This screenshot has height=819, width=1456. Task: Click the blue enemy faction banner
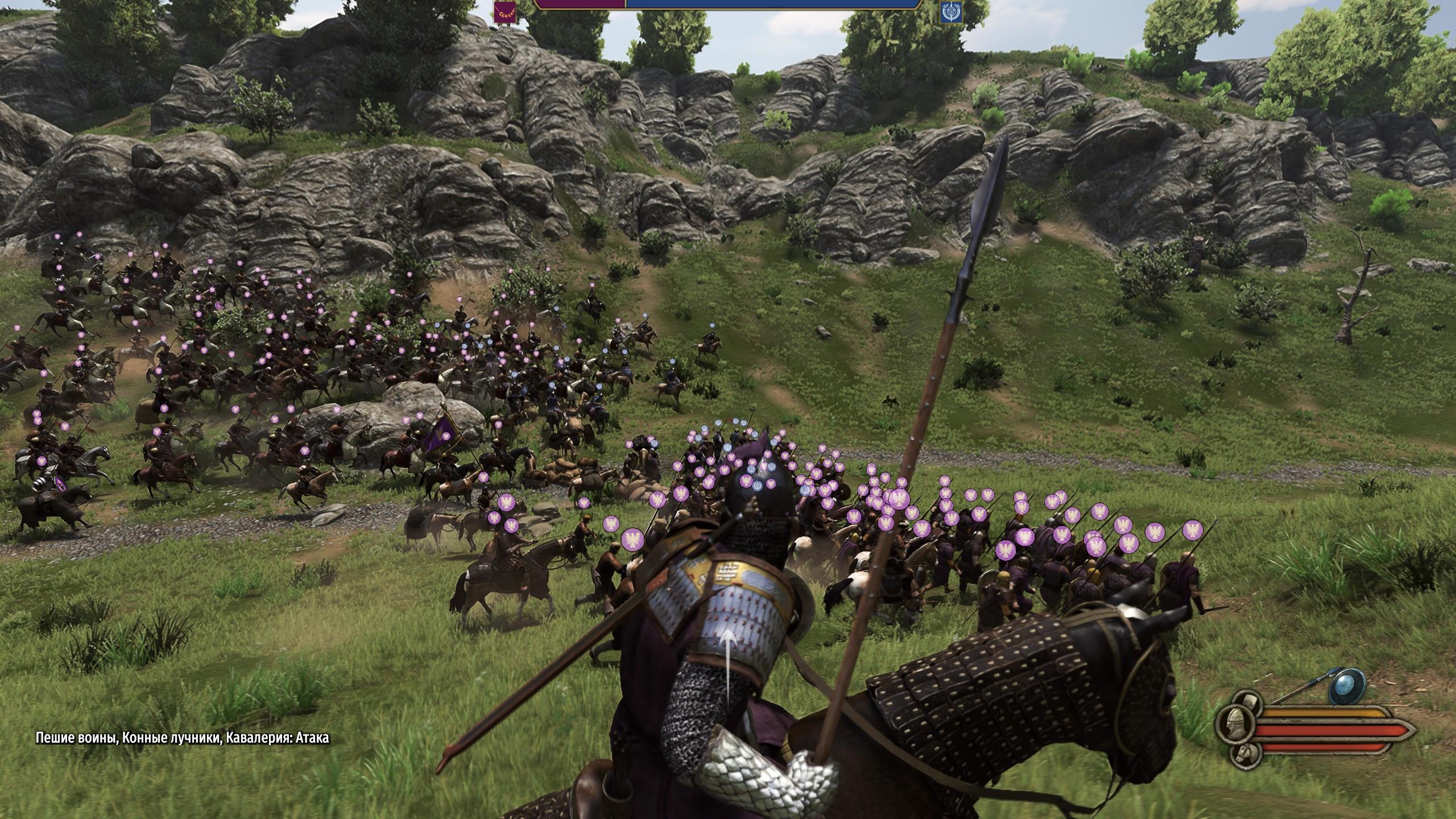(950, 12)
